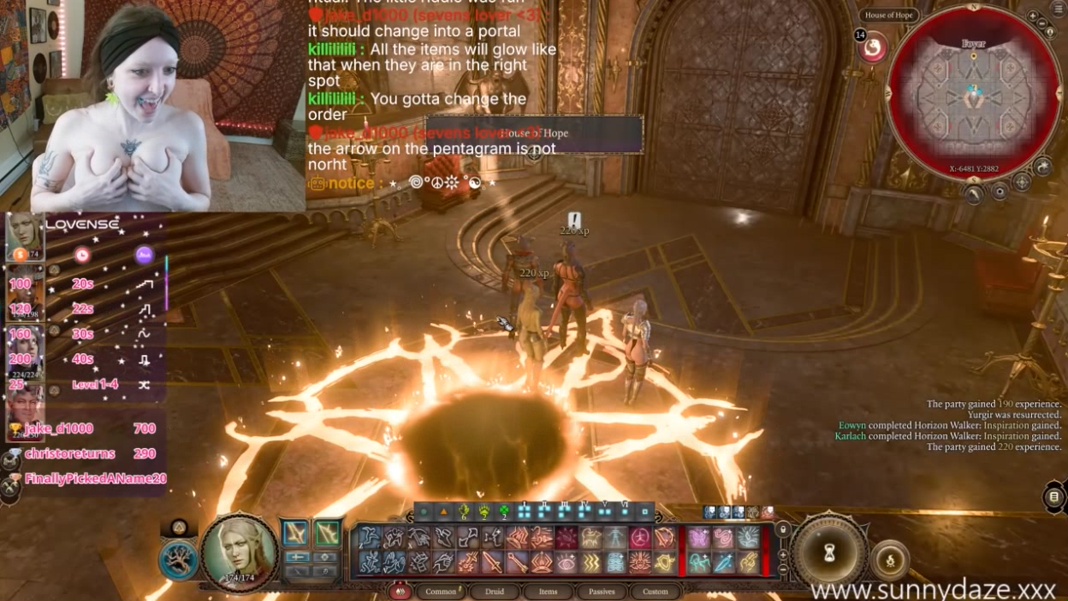Image resolution: width=1068 pixels, height=601 pixels.
Task: Choose the bottom party member portrait
Action: [24, 410]
